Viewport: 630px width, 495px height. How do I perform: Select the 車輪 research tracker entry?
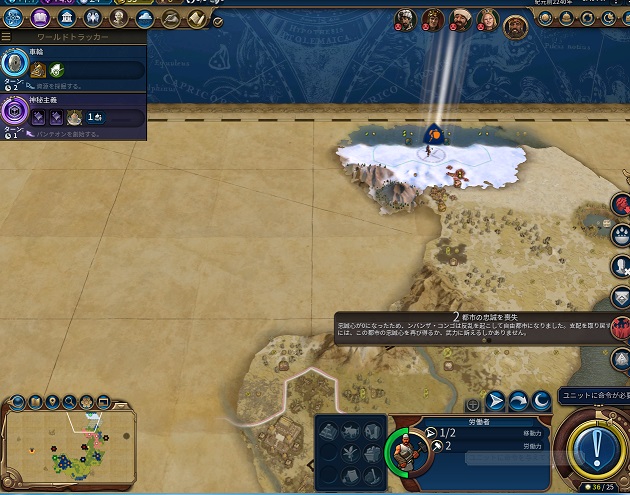72,68
